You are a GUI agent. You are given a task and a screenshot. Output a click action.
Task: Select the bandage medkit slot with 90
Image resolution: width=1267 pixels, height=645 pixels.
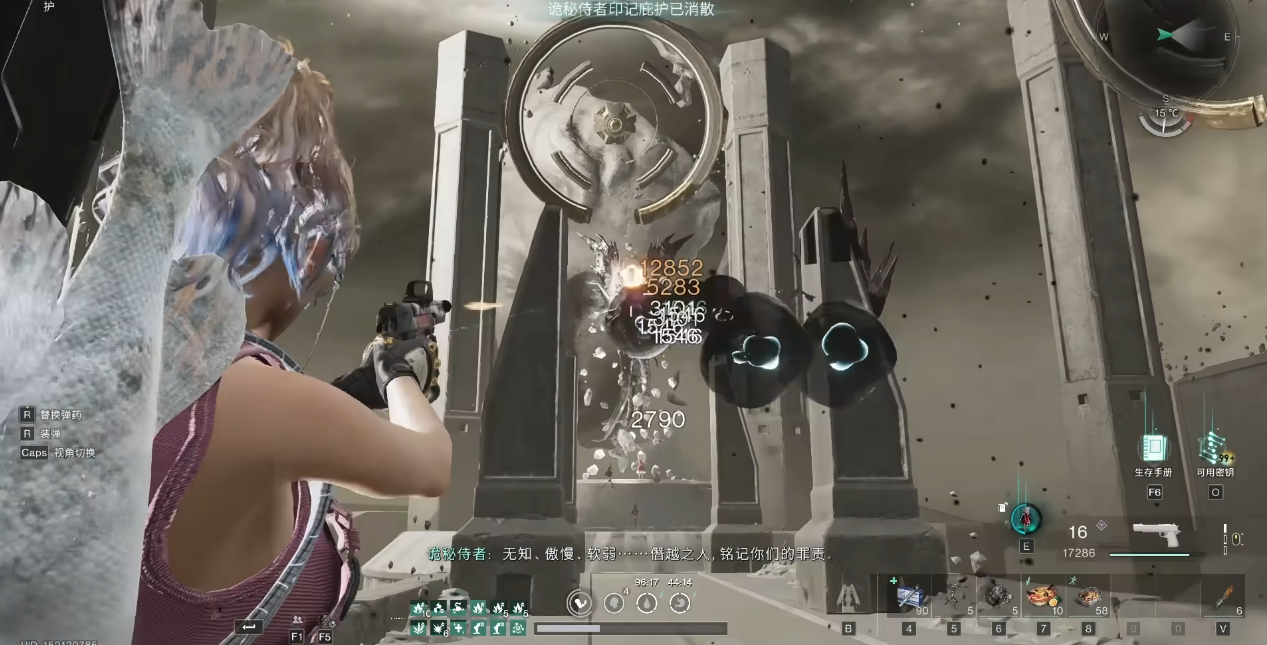click(909, 596)
